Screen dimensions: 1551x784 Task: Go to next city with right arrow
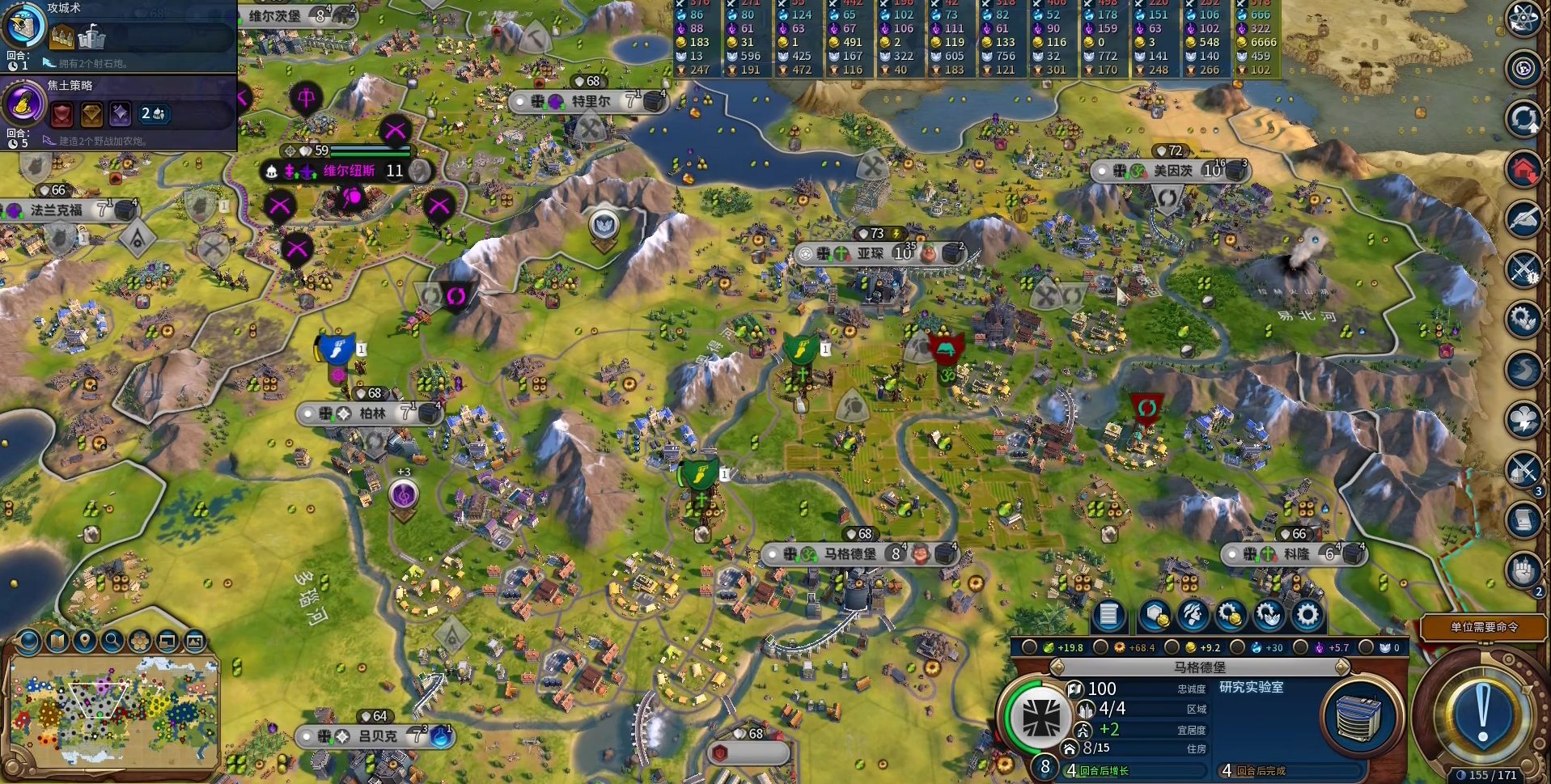tap(1342, 667)
